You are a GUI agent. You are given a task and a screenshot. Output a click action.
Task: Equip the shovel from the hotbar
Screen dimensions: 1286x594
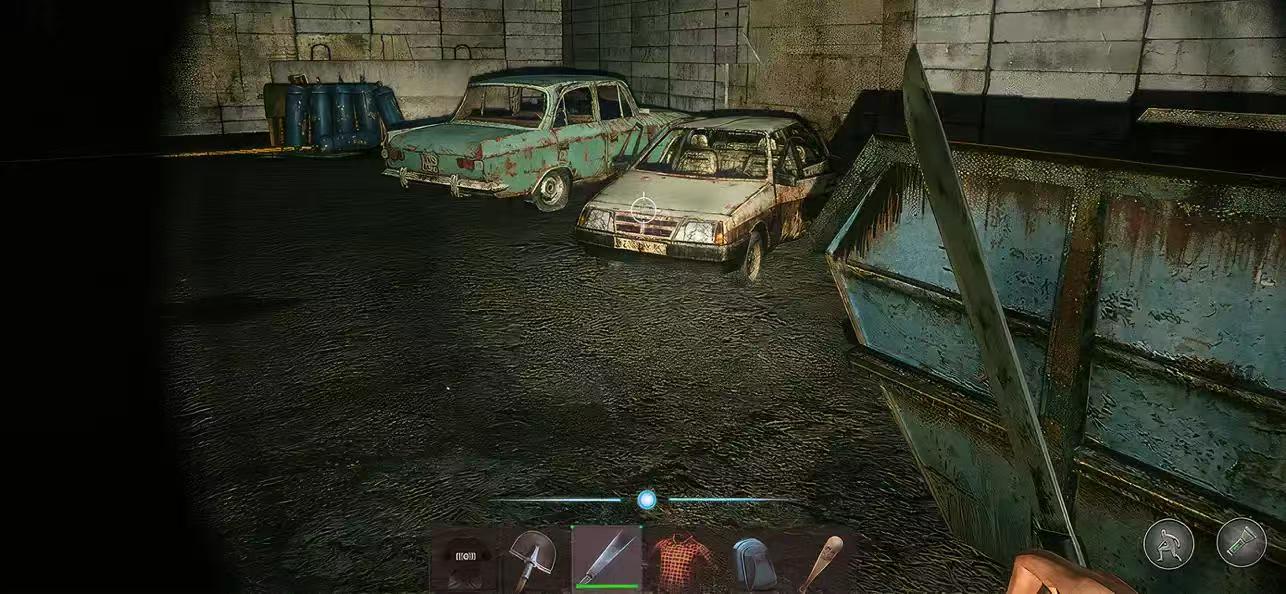point(532,558)
